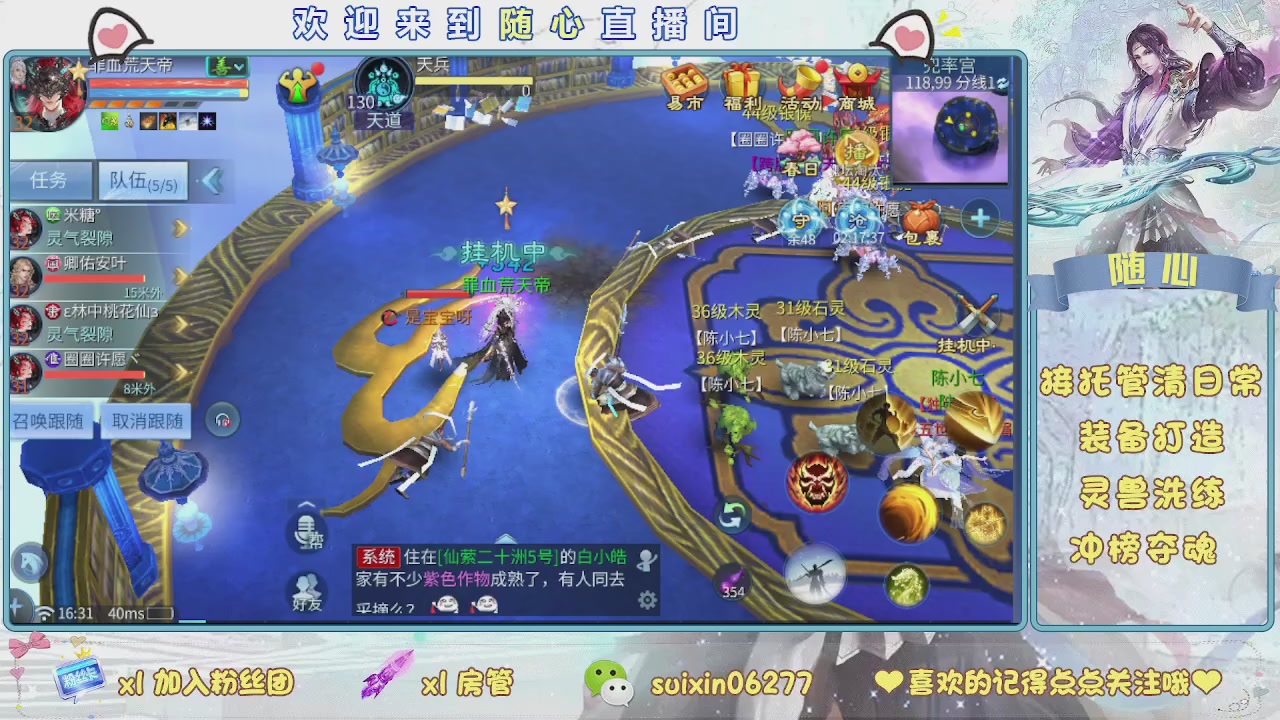
Task: Toggle the target-switch circular arrow
Action: tap(733, 512)
